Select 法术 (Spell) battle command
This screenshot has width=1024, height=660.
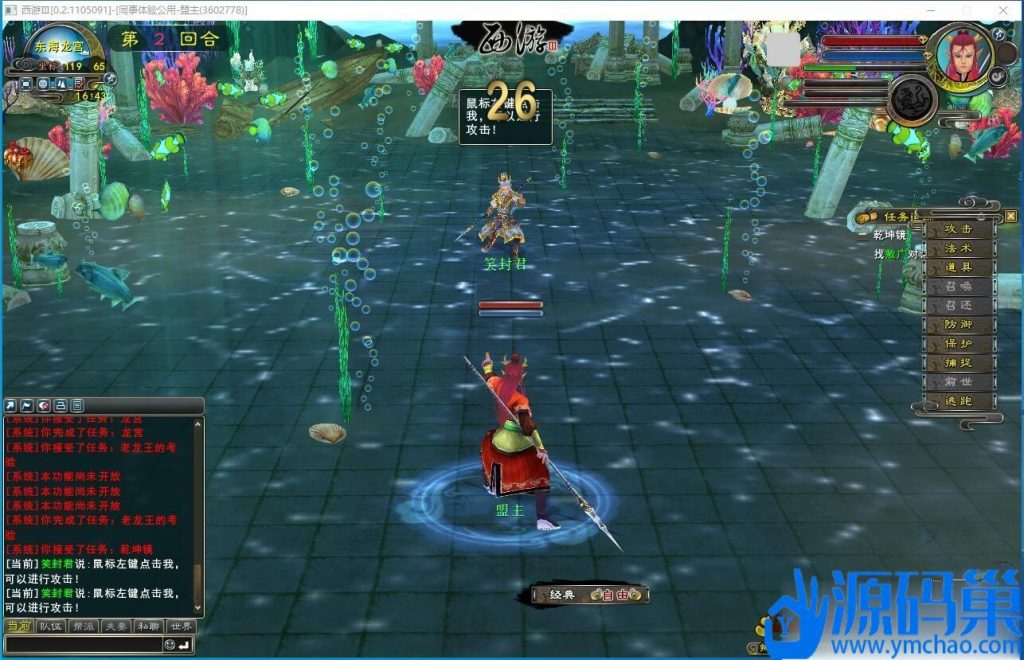point(958,248)
